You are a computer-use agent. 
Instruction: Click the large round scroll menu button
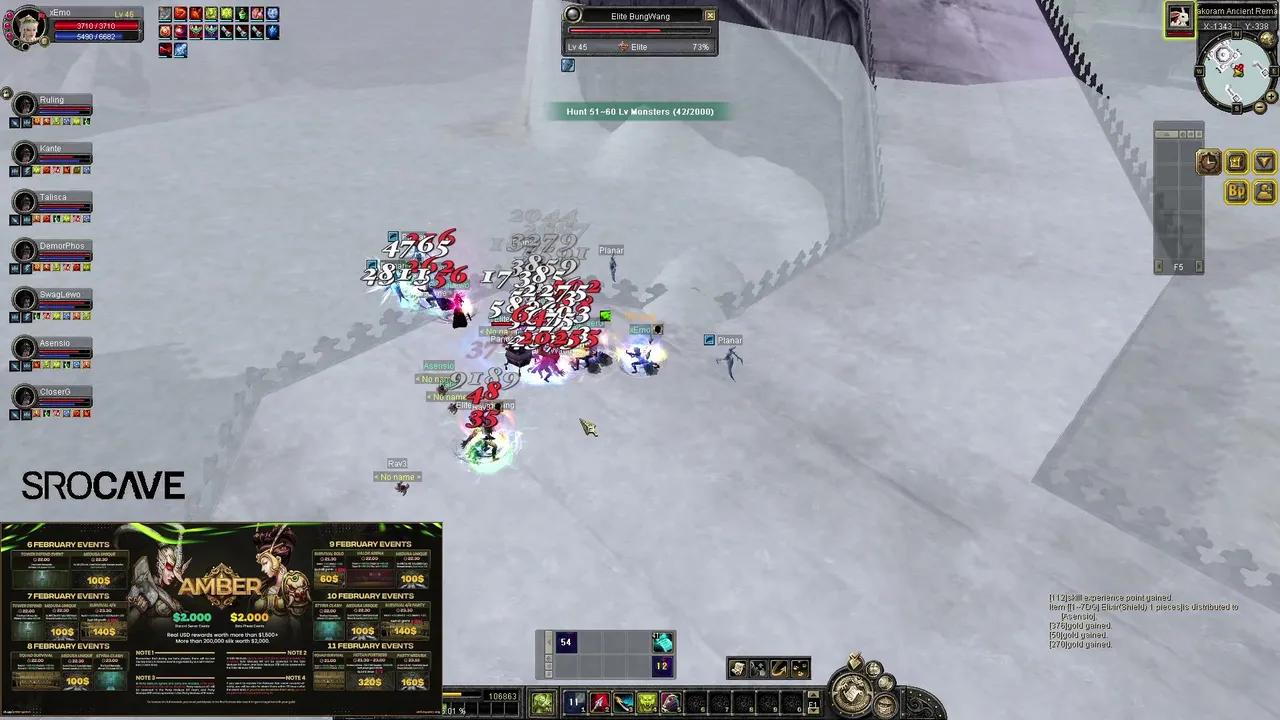click(853, 692)
